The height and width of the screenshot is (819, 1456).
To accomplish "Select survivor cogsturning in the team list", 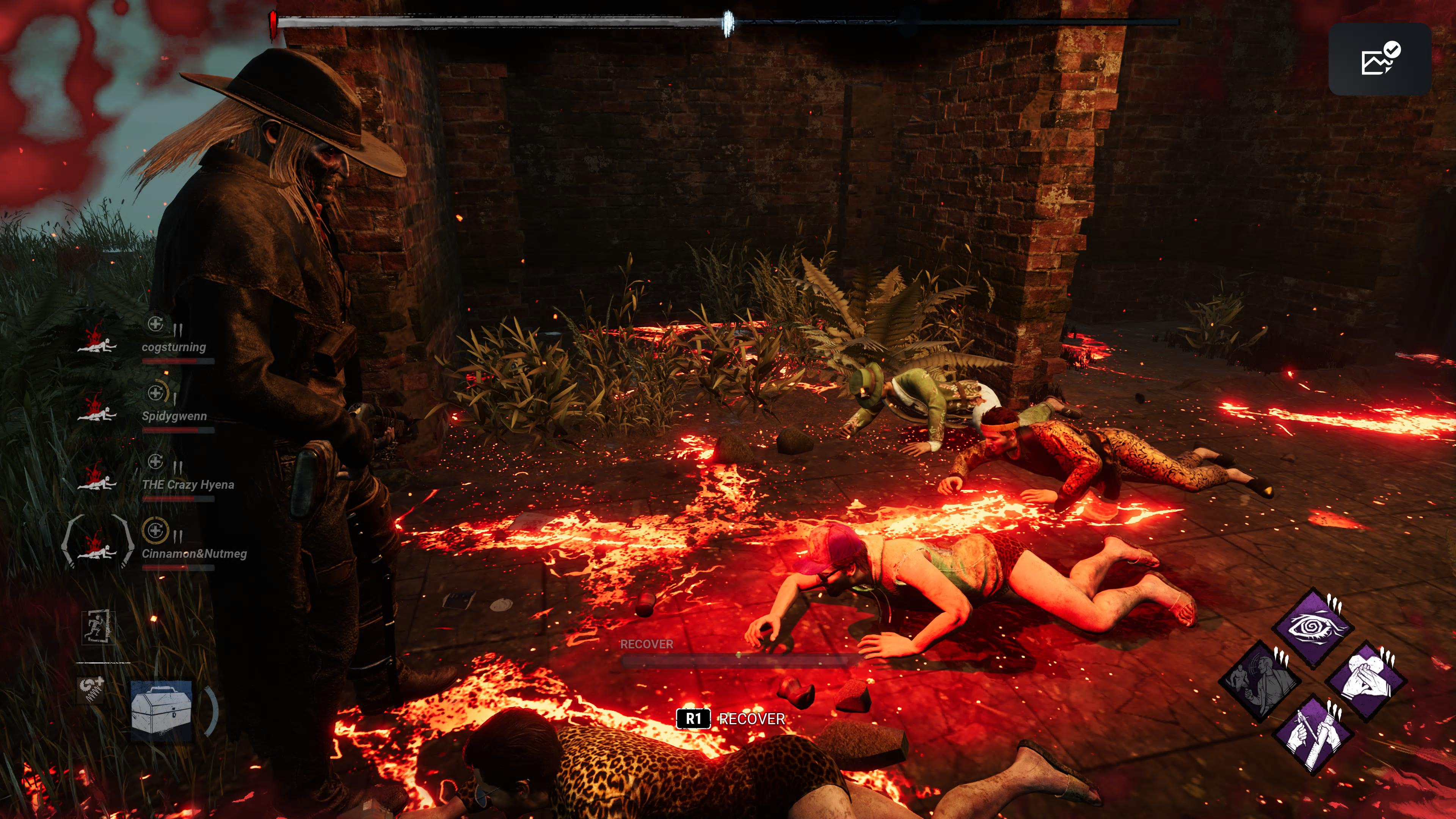I will [x=174, y=347].
